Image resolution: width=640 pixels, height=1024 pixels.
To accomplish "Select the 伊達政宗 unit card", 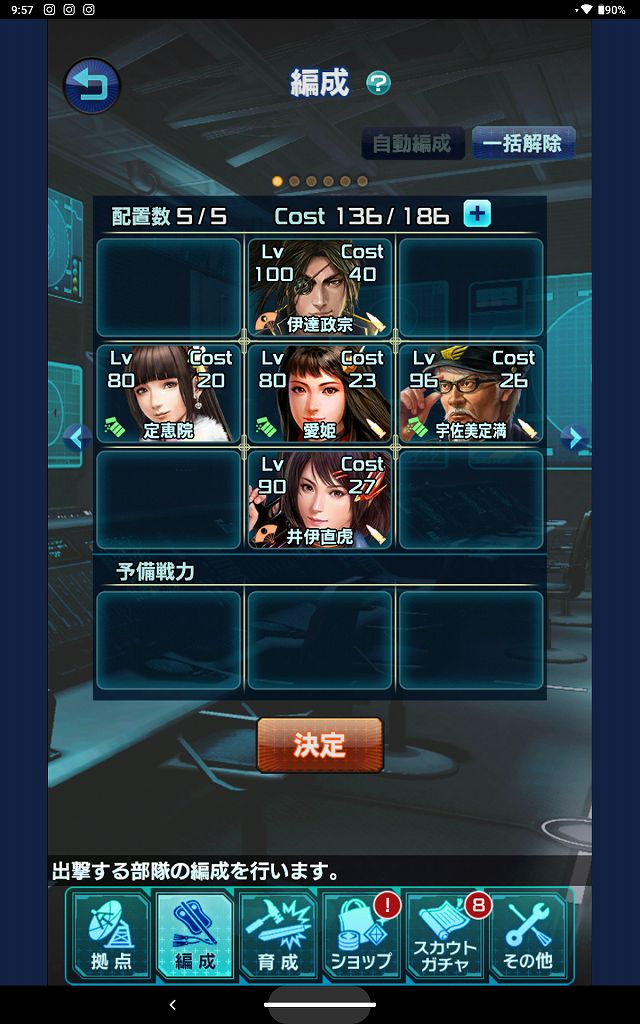I will pos(320,287).
